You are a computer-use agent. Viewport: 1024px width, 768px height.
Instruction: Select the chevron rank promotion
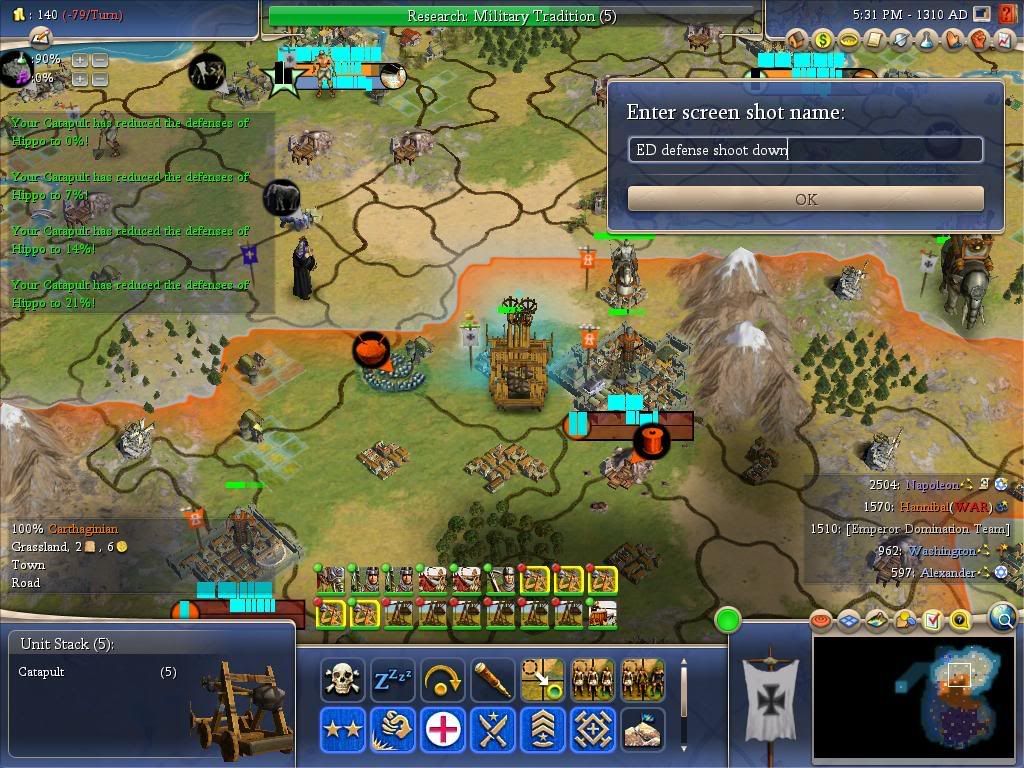(542, 729)
